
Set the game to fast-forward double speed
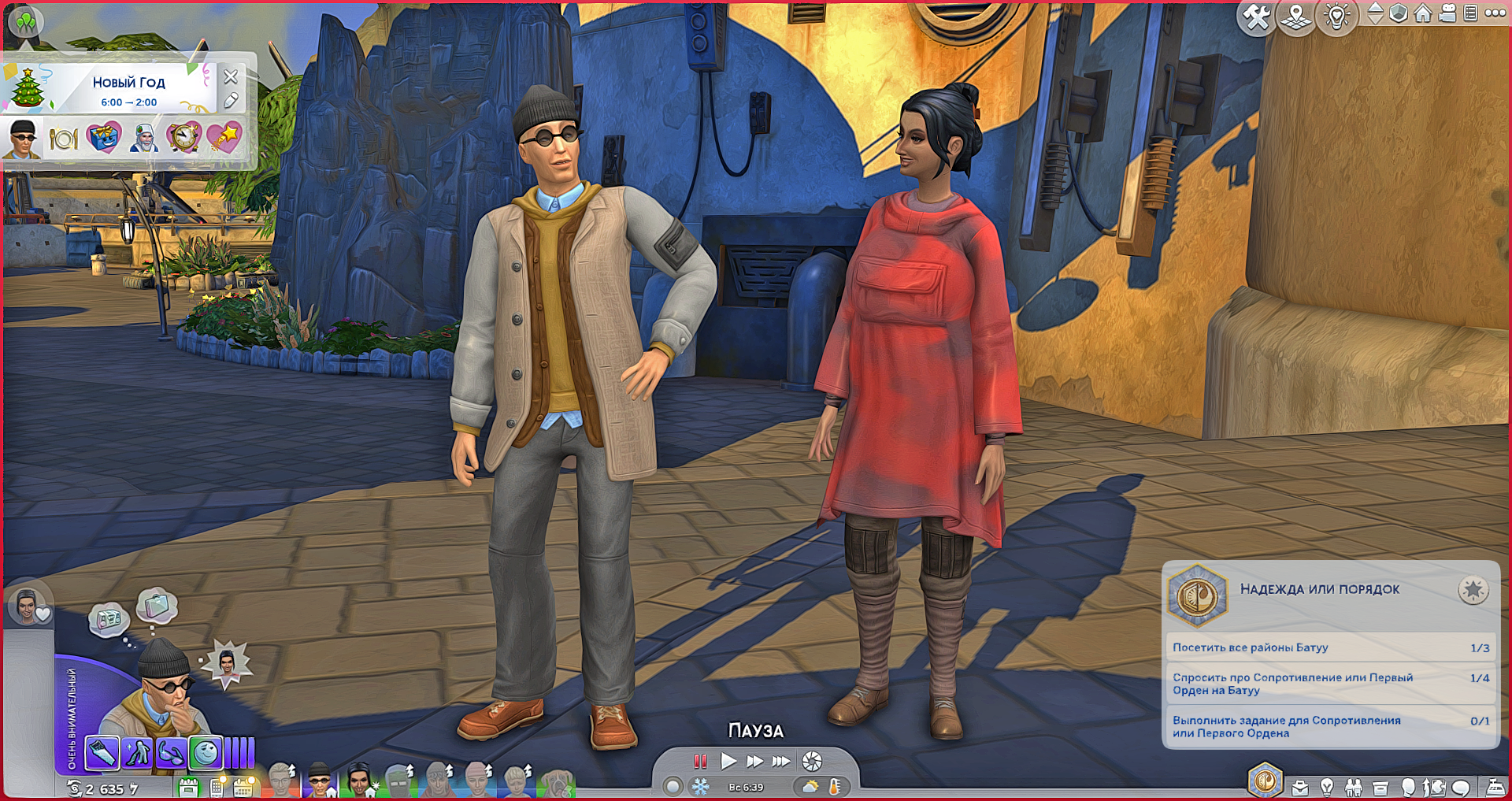(754, 762)
